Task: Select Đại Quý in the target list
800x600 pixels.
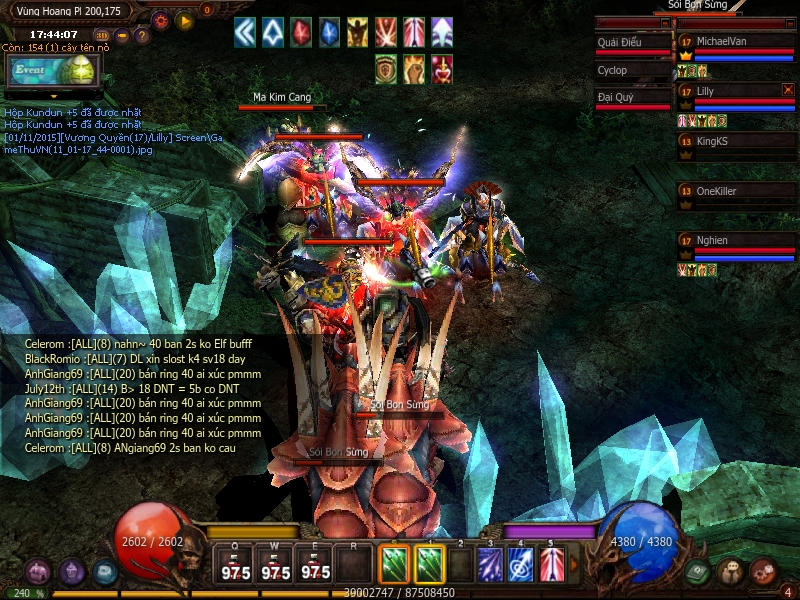Action: click(x=633, y=98)
